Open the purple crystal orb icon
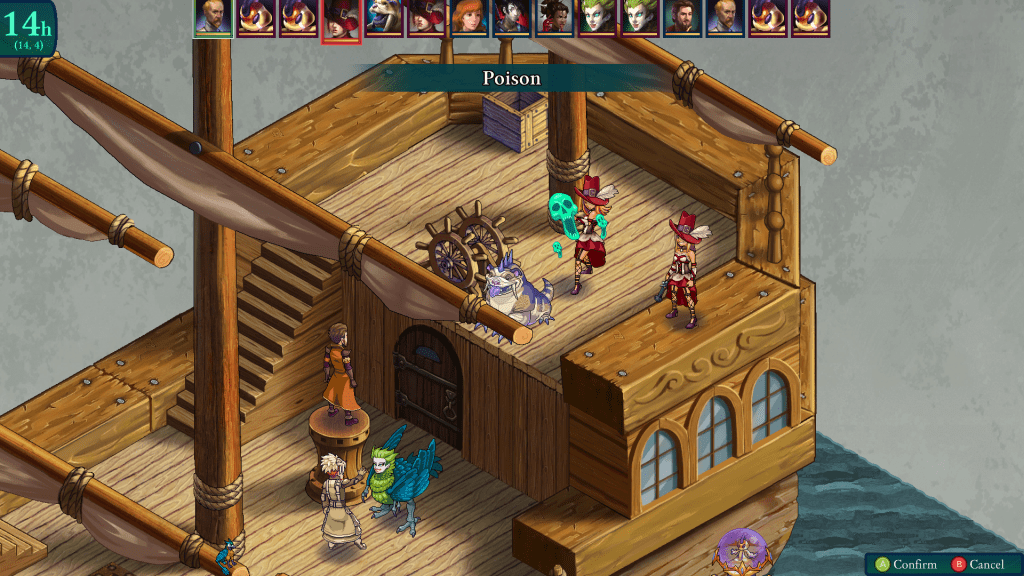Image resolution: width=1024 pixels, height=576 pixels. click(742, 551)
